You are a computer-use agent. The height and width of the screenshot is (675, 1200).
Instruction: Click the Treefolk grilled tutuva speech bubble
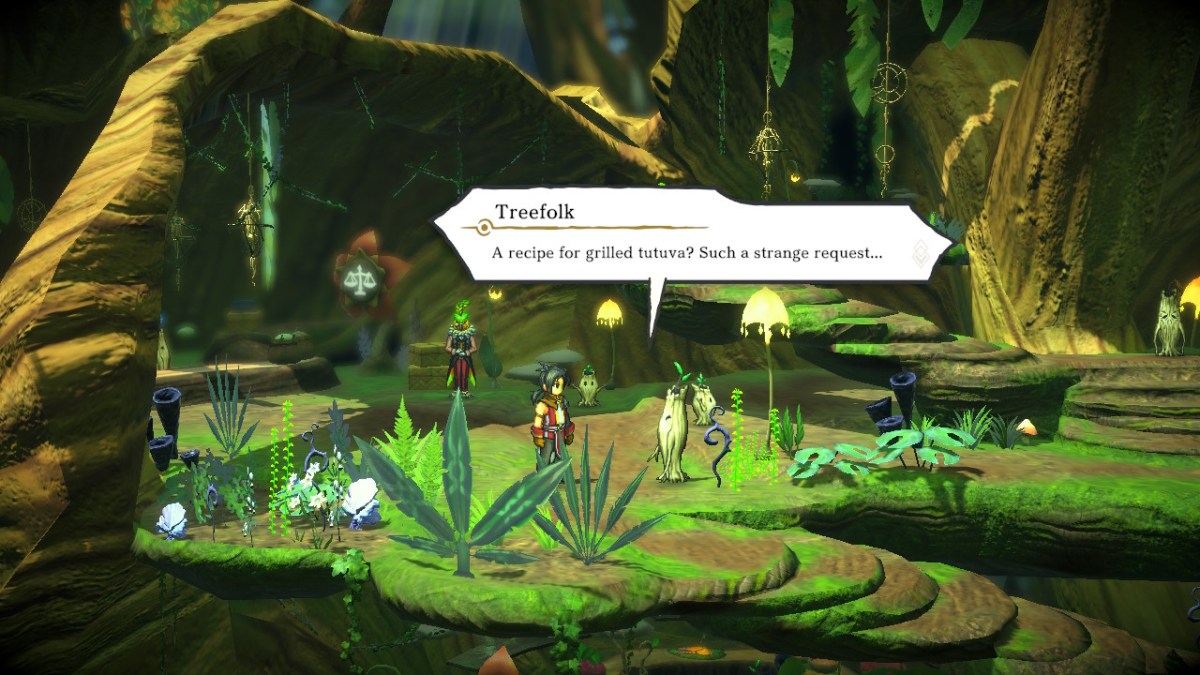pos(690,240)
